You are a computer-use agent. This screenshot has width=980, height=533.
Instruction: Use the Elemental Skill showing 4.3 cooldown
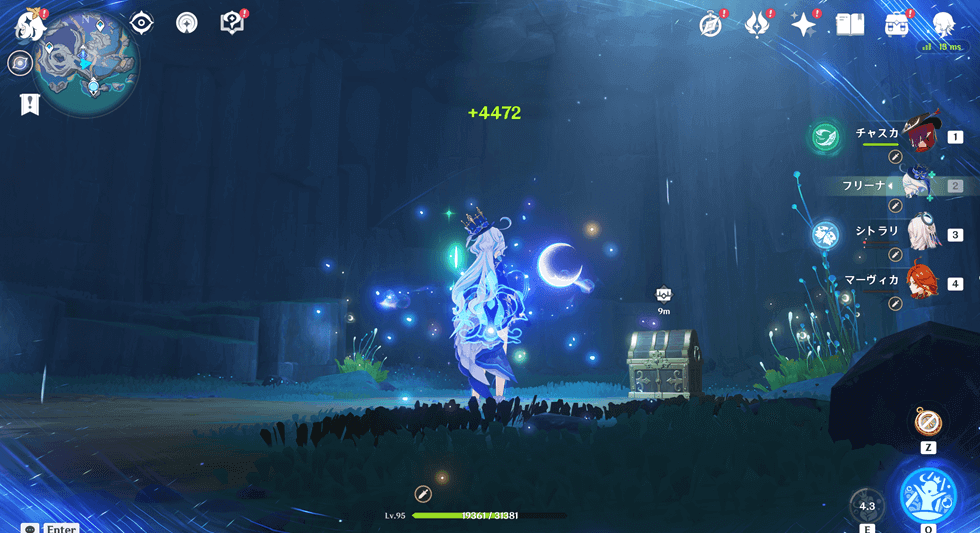pos(866,506)
